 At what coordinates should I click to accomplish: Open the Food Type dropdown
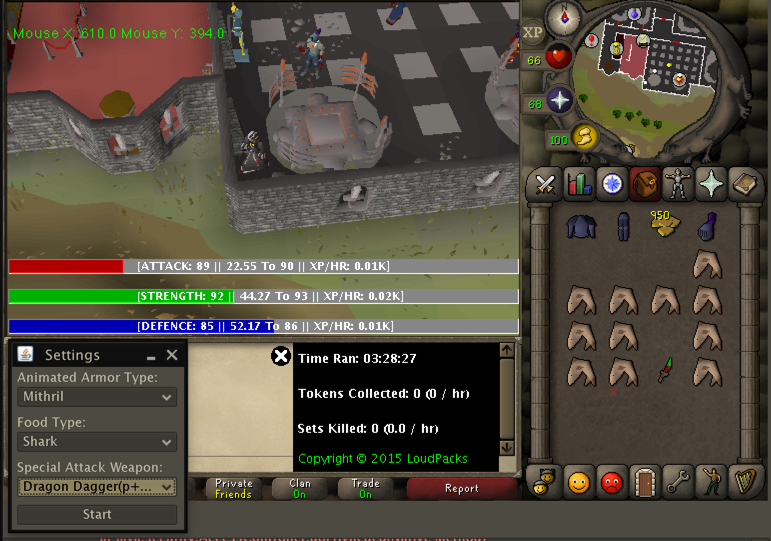97,441
